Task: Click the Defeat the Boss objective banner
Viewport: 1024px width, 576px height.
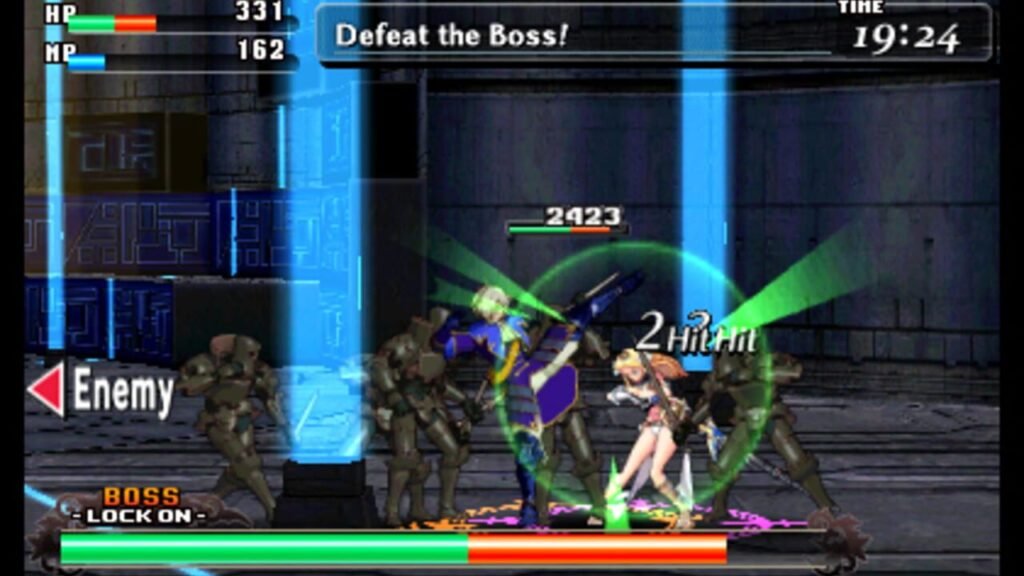Action: coord(452,36)
